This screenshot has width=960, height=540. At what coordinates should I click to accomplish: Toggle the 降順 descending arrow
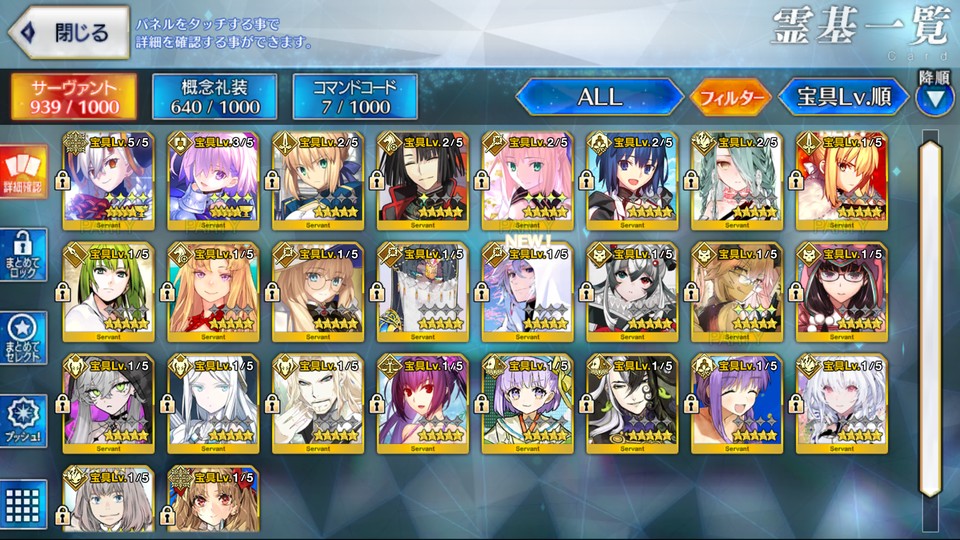click(934, 98)
